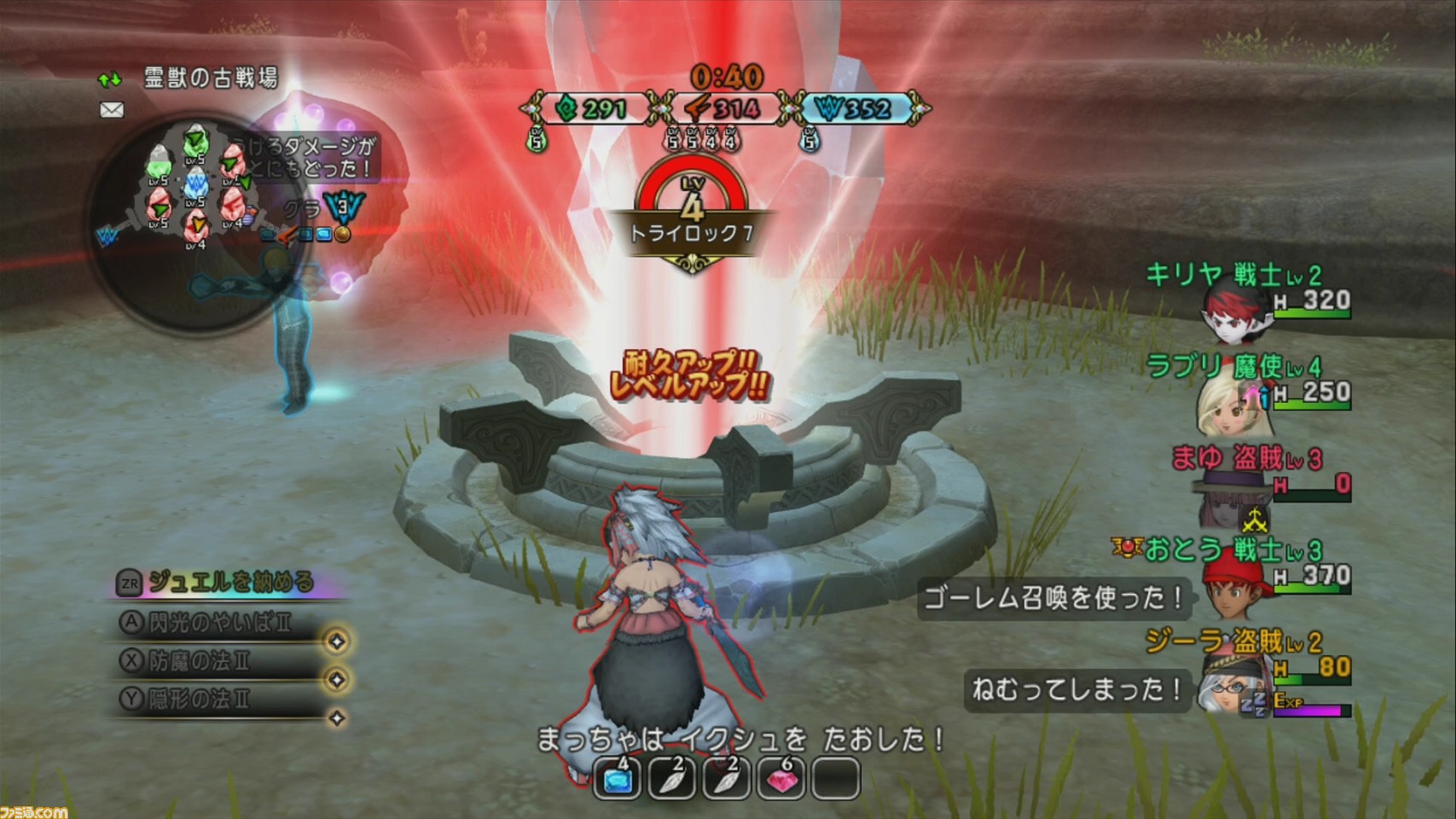Click the green swap arrows beside 霊獣の古戦場
1456x819 pixels.
(109, 80)
